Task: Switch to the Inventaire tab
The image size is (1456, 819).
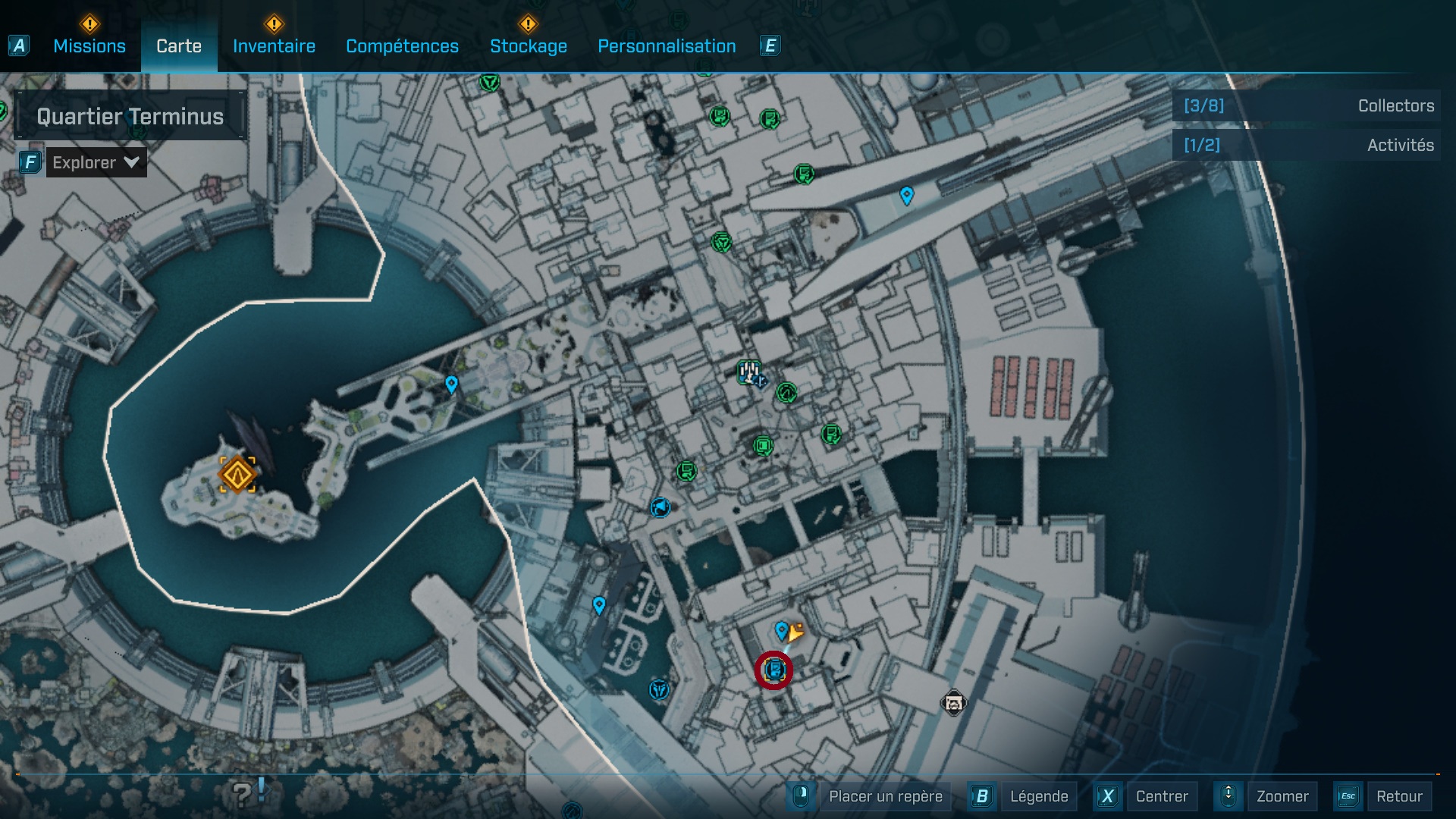Action: 274,46
